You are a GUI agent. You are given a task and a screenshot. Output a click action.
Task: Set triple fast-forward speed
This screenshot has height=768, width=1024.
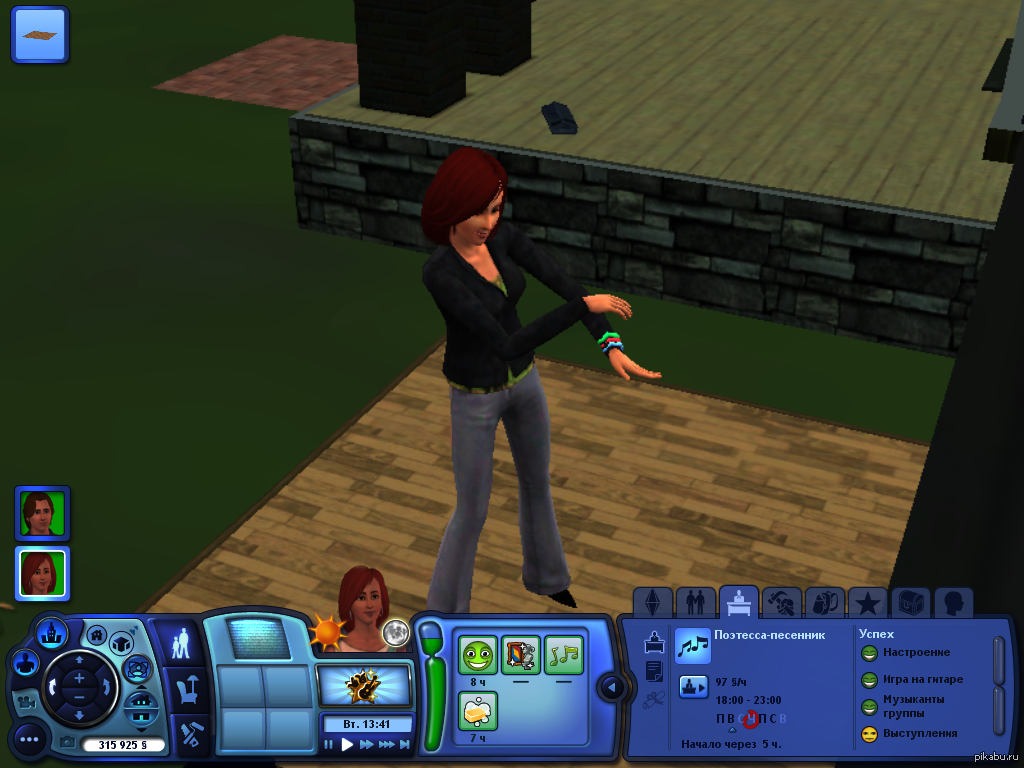click(386, 744)
